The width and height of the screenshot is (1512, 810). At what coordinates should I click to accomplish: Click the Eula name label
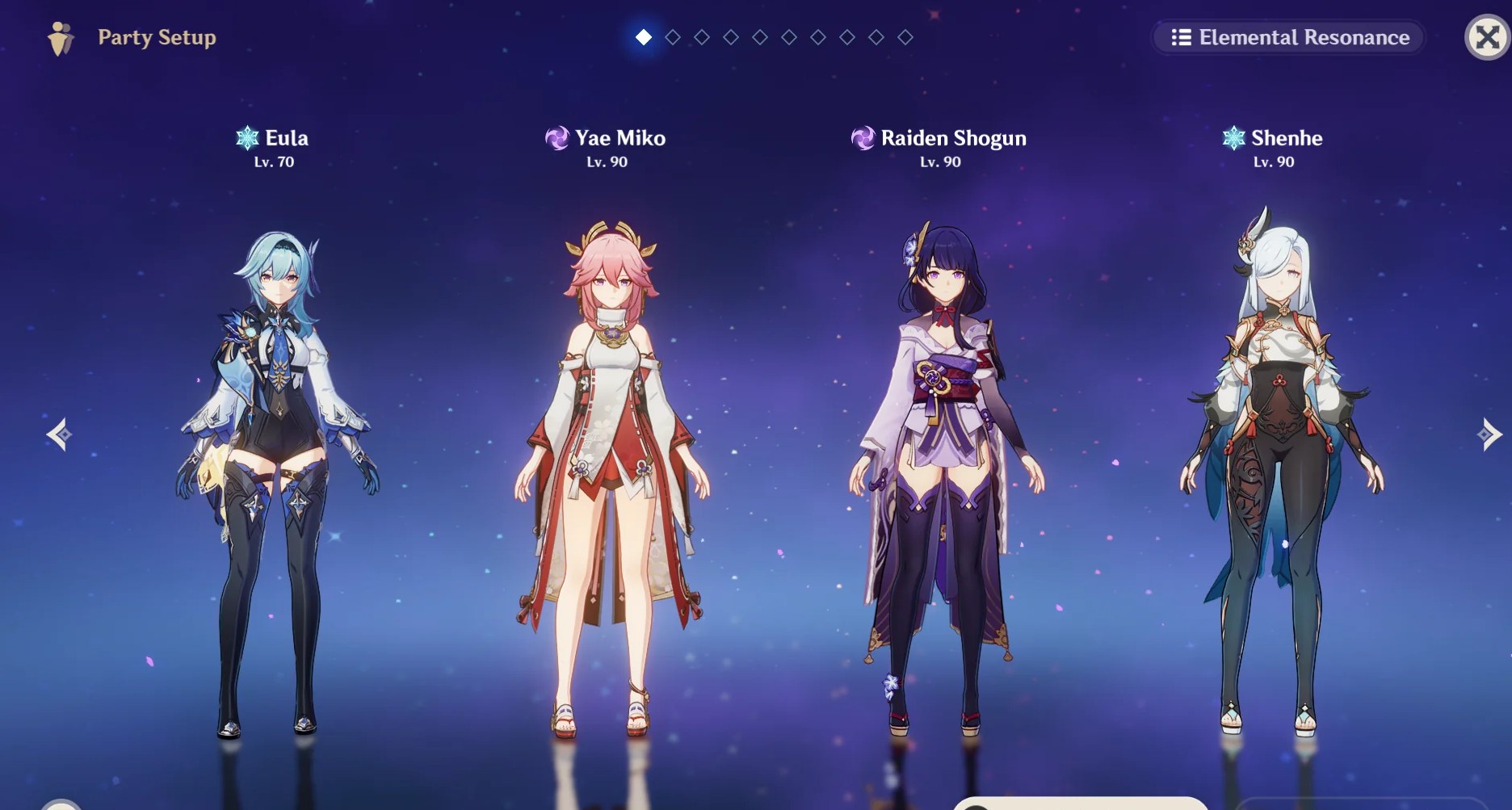pos(287,138)
